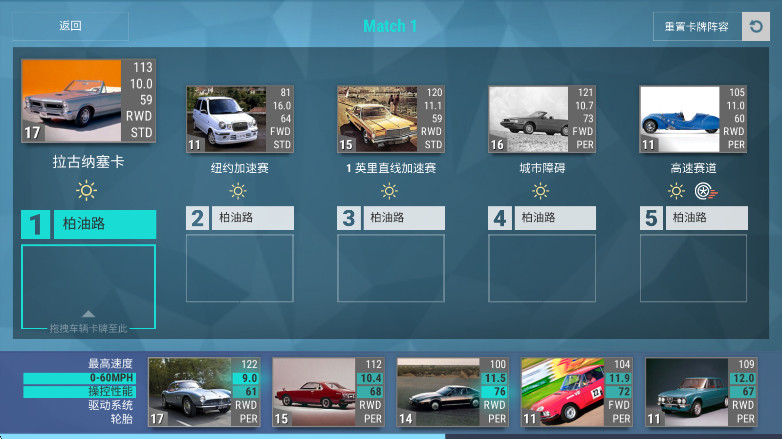This screenshot has width=782, height=439.
Task: Sort hand by 轮胎
Action: click(118, 419)
